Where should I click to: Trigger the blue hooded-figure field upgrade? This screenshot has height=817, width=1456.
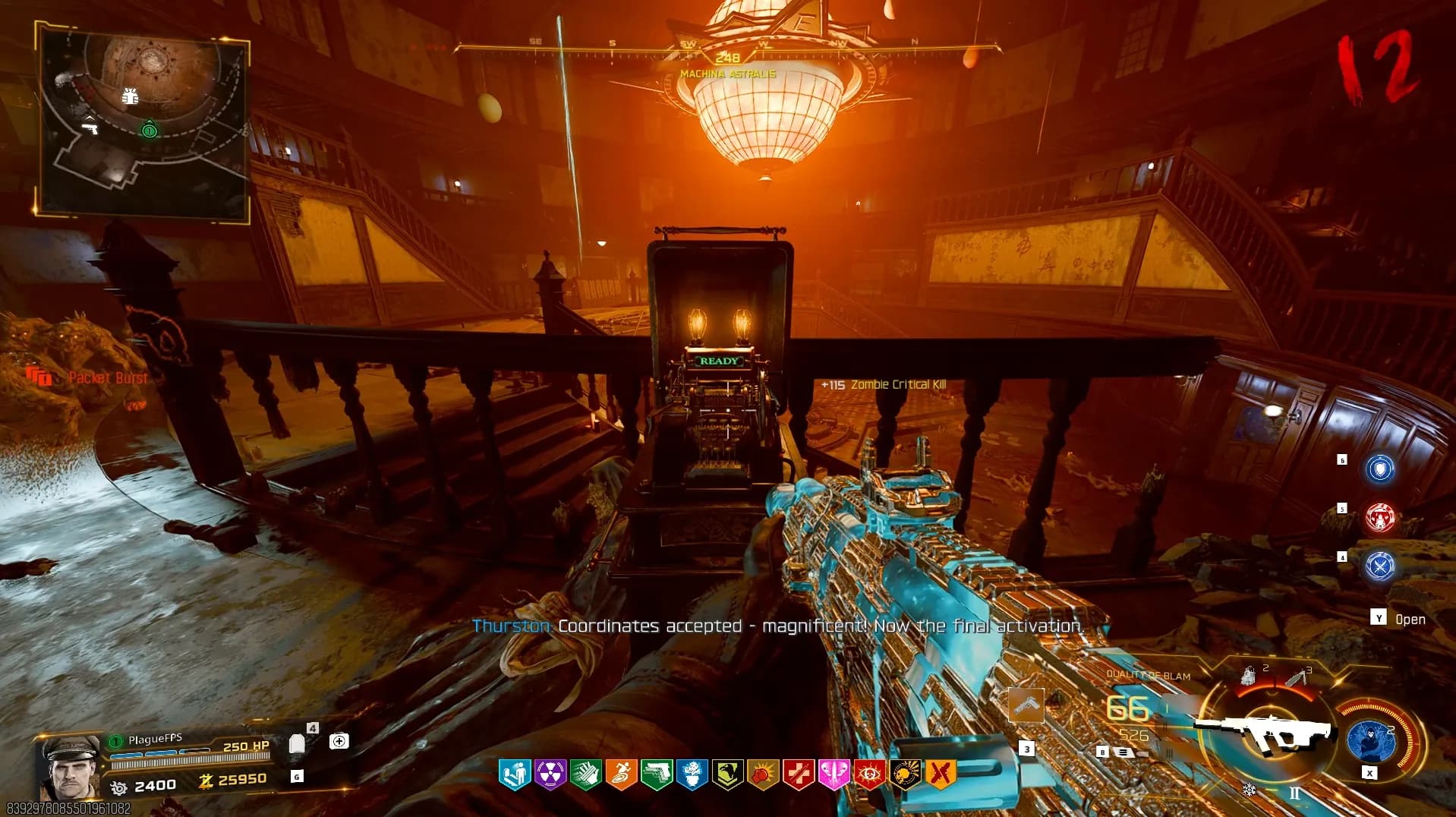(x=1372, y=740)
